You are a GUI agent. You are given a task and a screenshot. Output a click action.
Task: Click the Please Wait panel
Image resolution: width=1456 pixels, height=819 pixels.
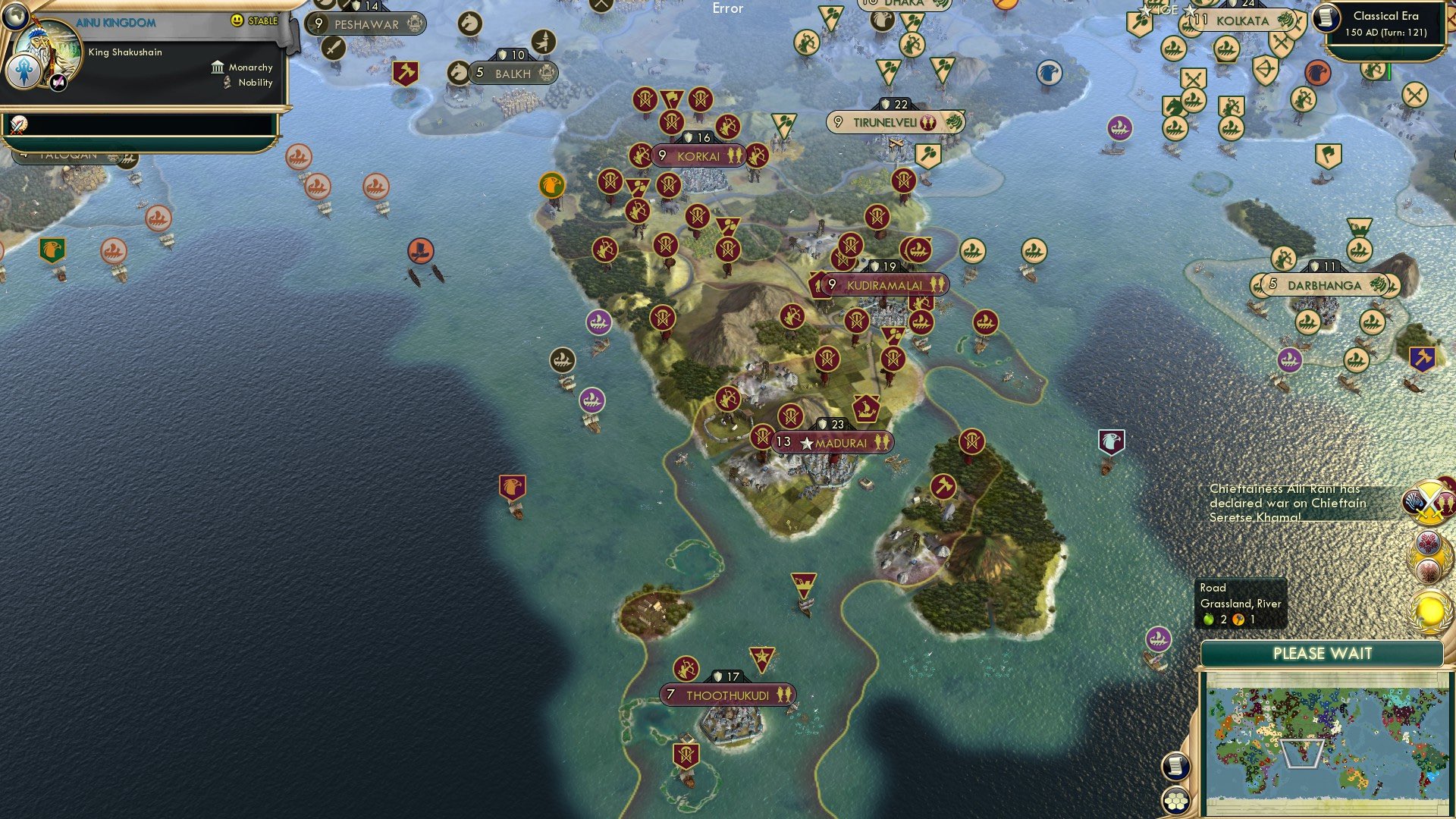[1324, 653]
